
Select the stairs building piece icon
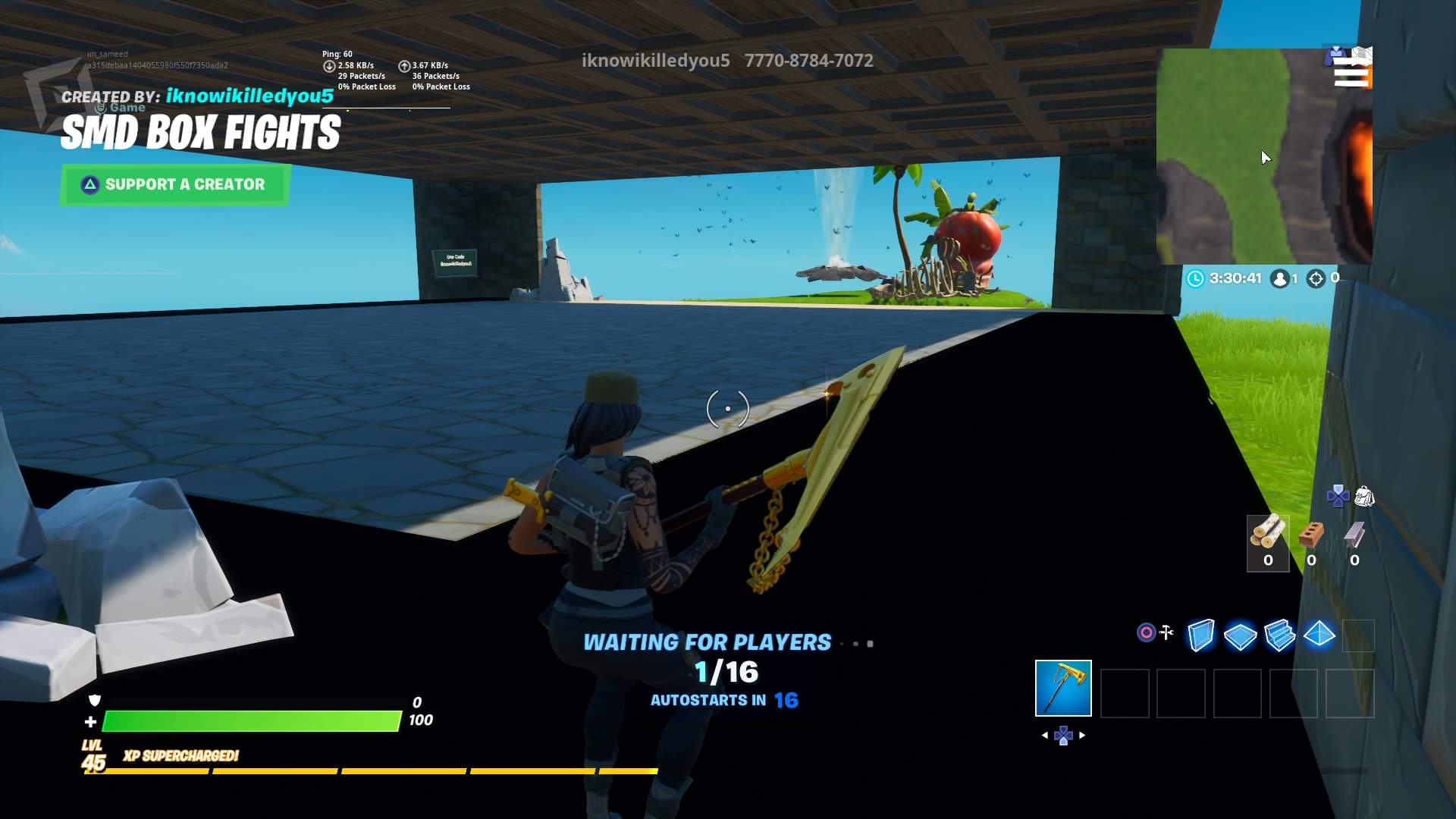pyautogui.click(x=1279, y=636)
